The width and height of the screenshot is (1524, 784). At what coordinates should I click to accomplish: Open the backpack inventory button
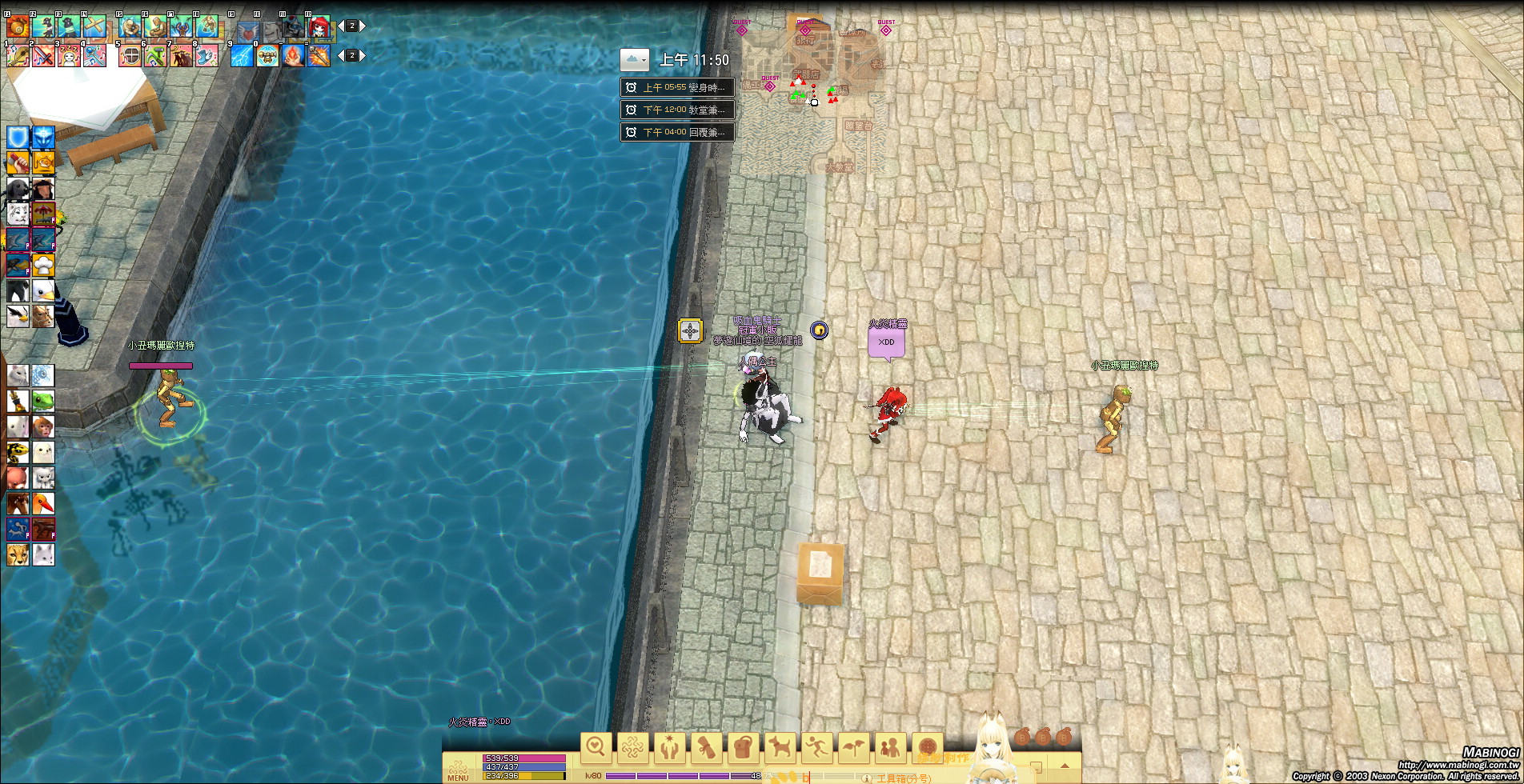[x=744, y=748]
